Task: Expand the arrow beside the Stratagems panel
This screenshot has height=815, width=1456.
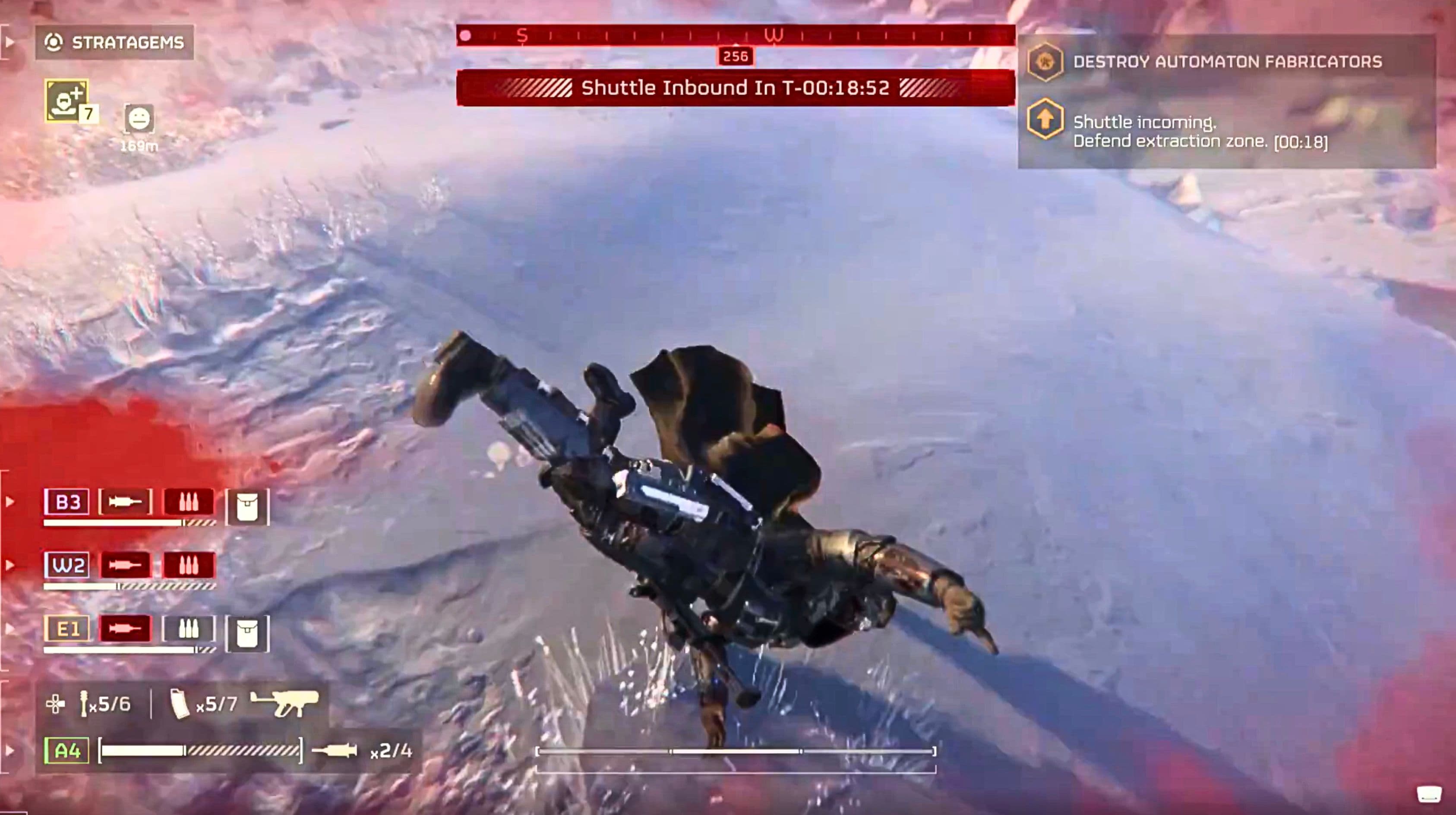Action: [9, 42]
